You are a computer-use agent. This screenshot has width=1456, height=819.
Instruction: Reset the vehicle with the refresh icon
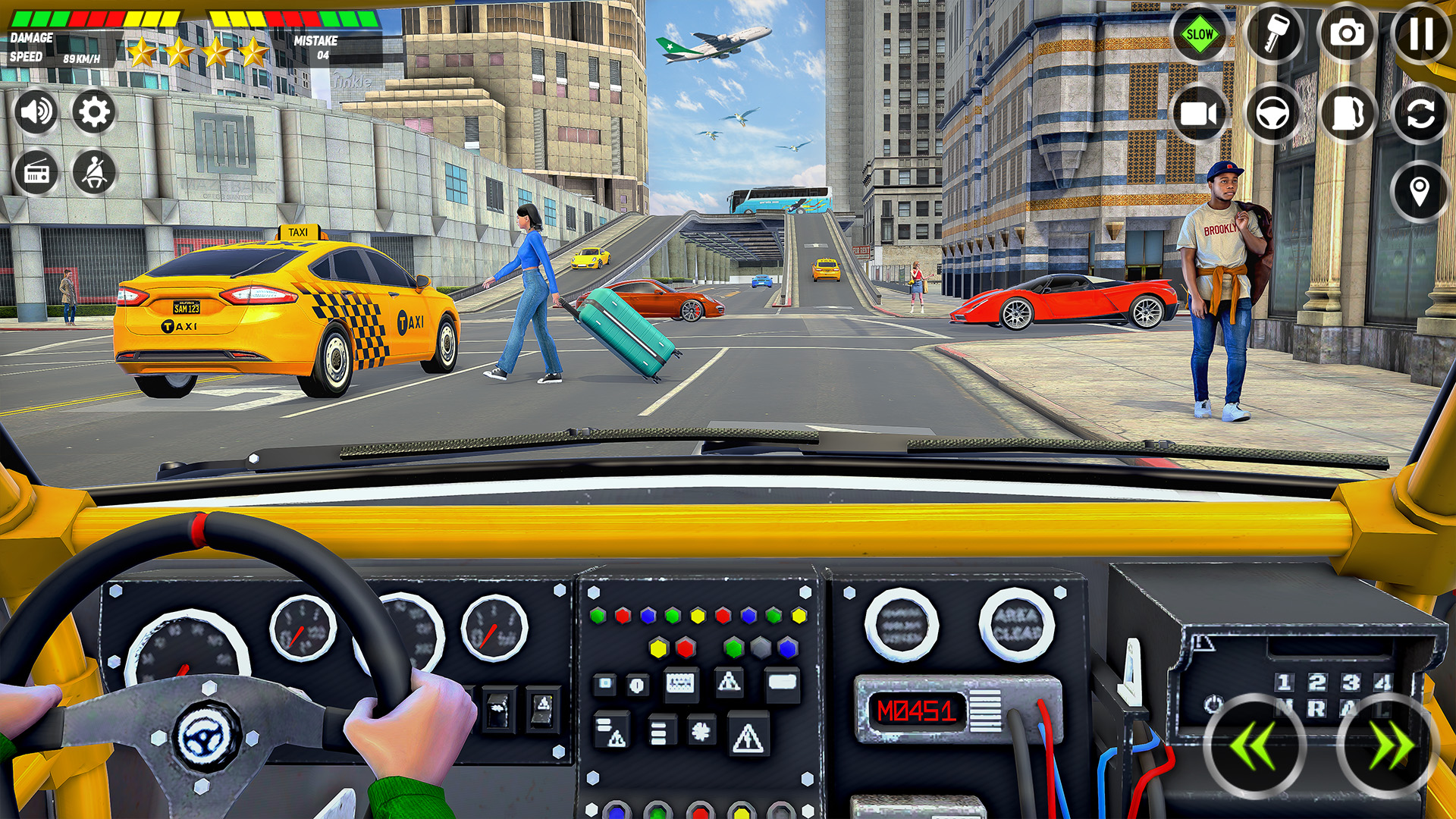tap(1420, 114)
